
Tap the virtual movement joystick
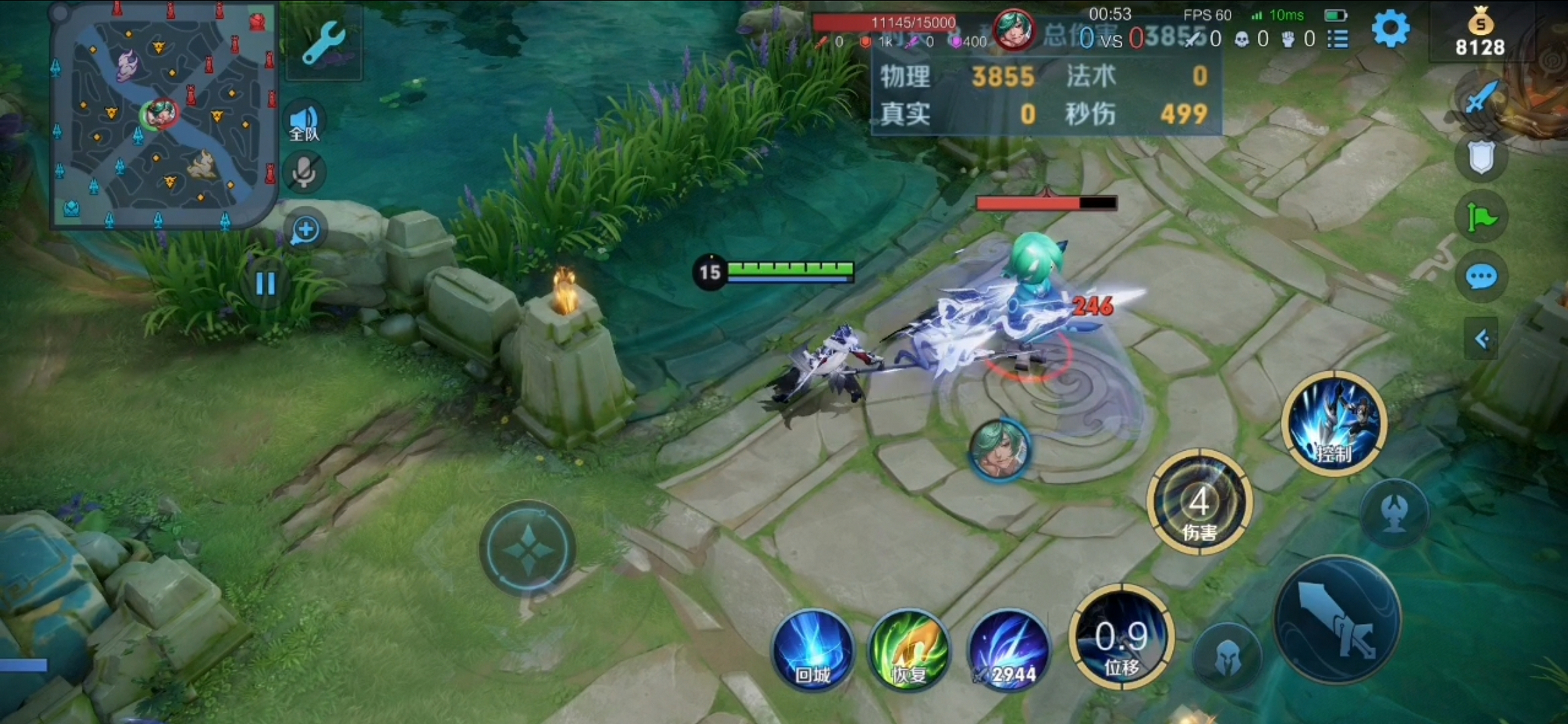point(528,548)
